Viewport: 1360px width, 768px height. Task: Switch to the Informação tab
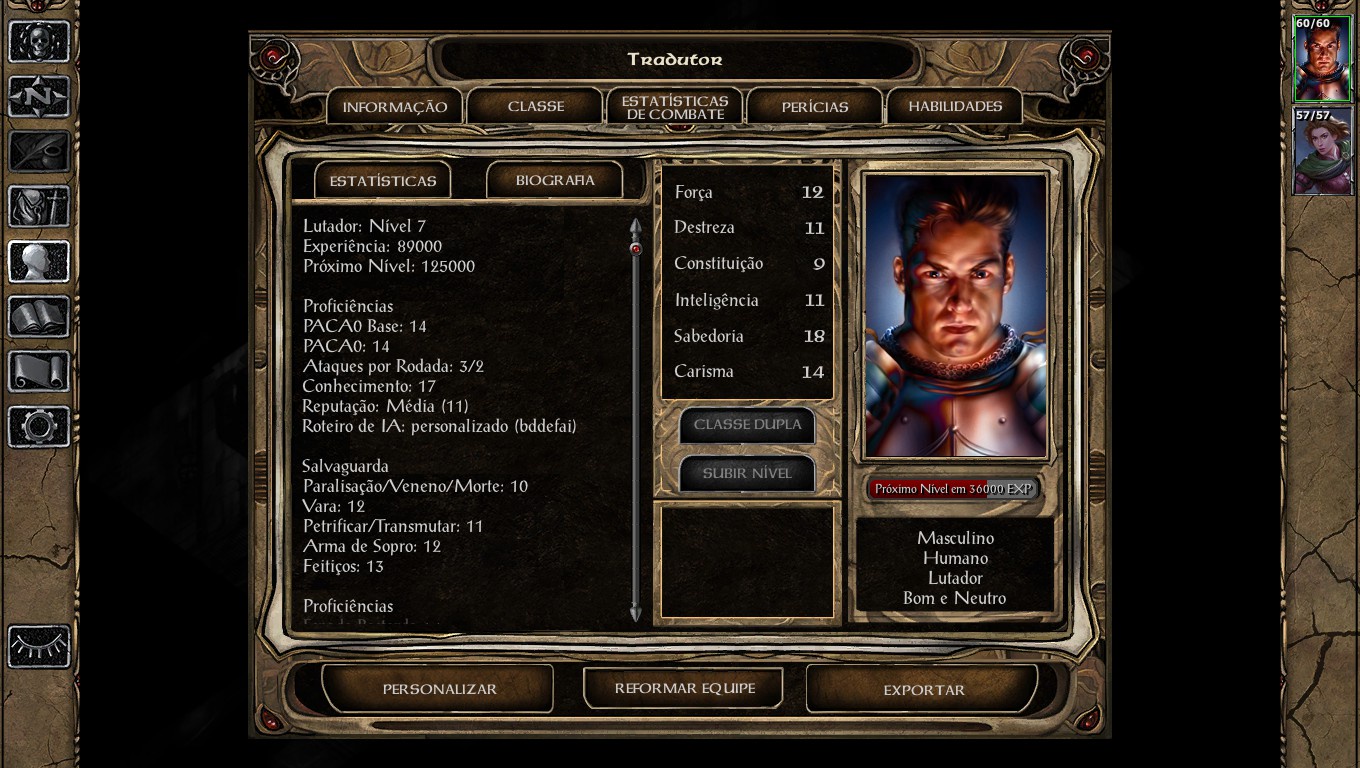(394, 107)
